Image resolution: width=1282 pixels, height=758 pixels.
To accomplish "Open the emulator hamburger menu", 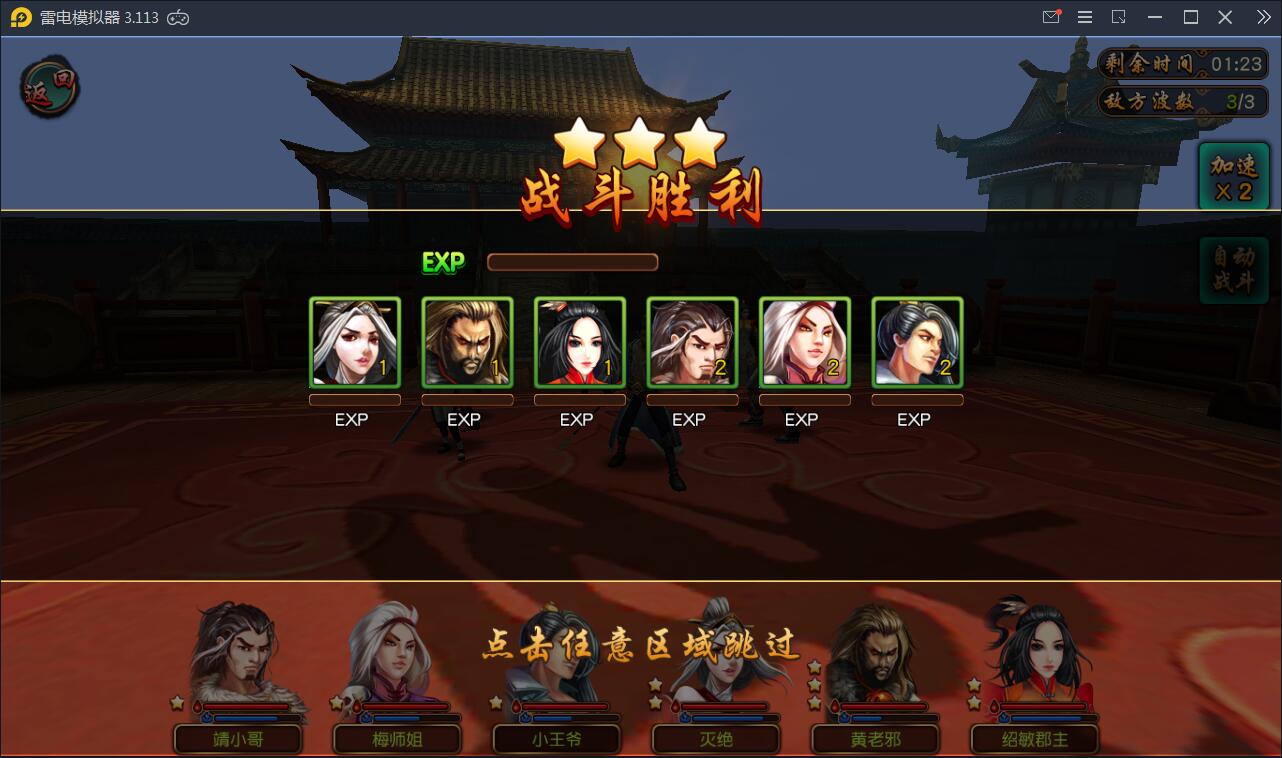I will (x=1085, y=17).
